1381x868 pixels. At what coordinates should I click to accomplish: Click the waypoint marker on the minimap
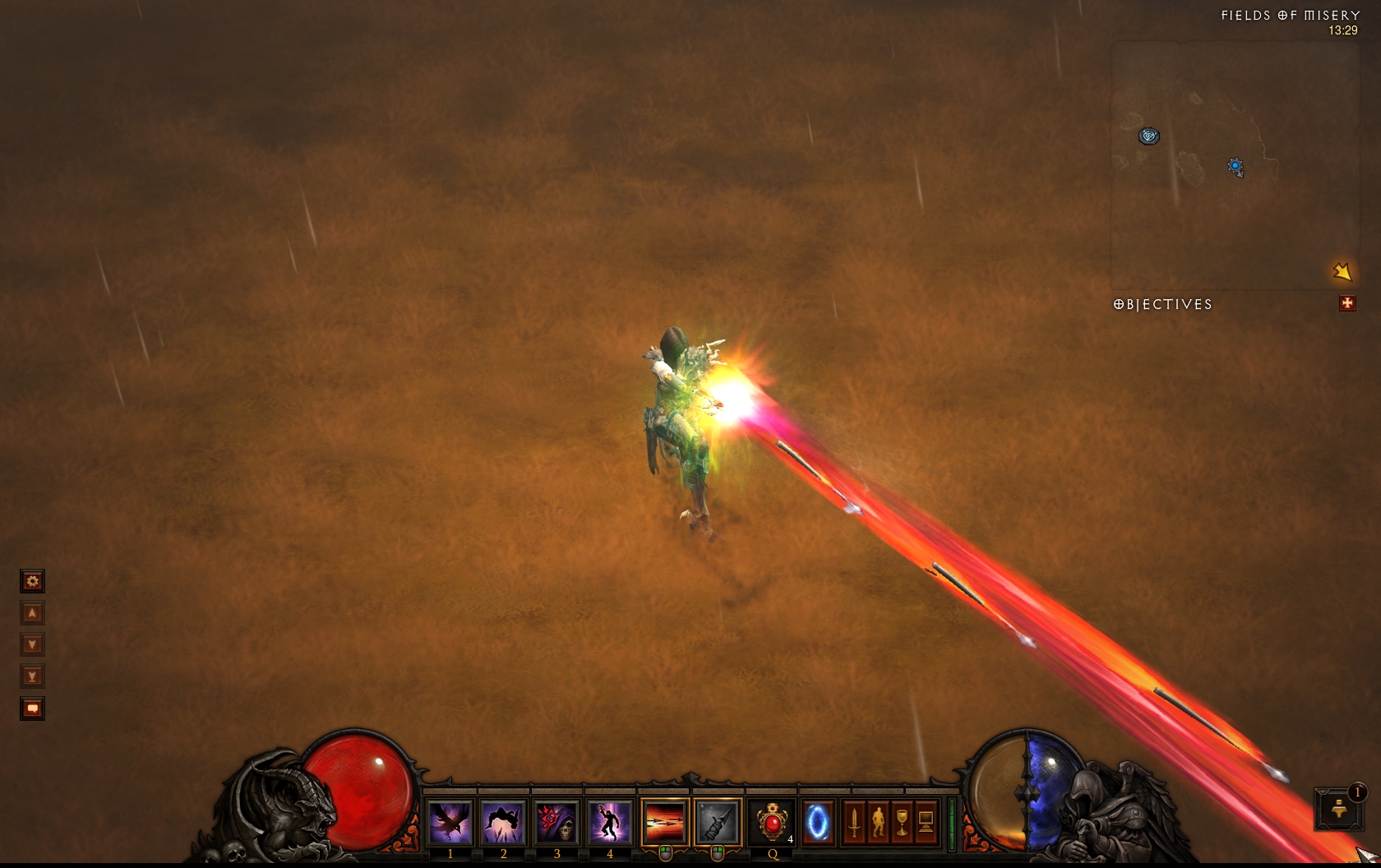tap(1148, 136)
